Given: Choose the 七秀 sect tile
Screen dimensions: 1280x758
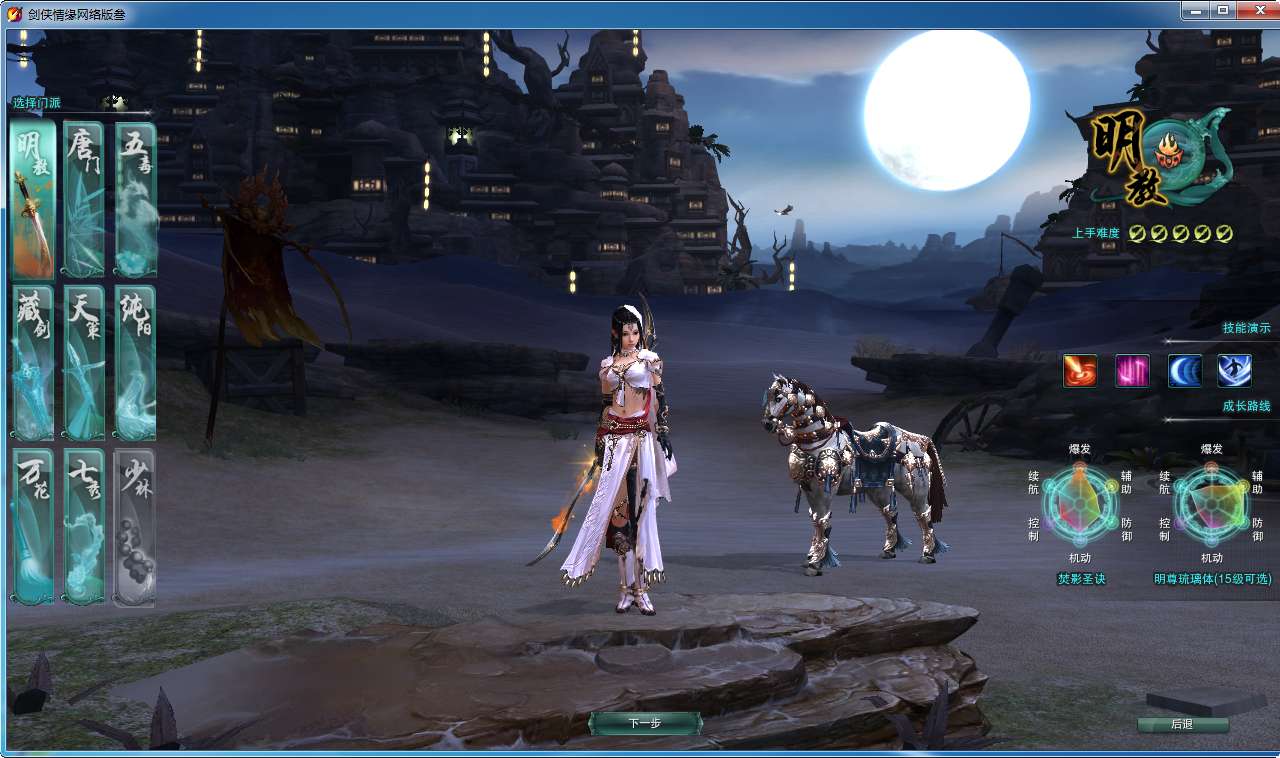Looking at the screenshot, I should [84, 527].
